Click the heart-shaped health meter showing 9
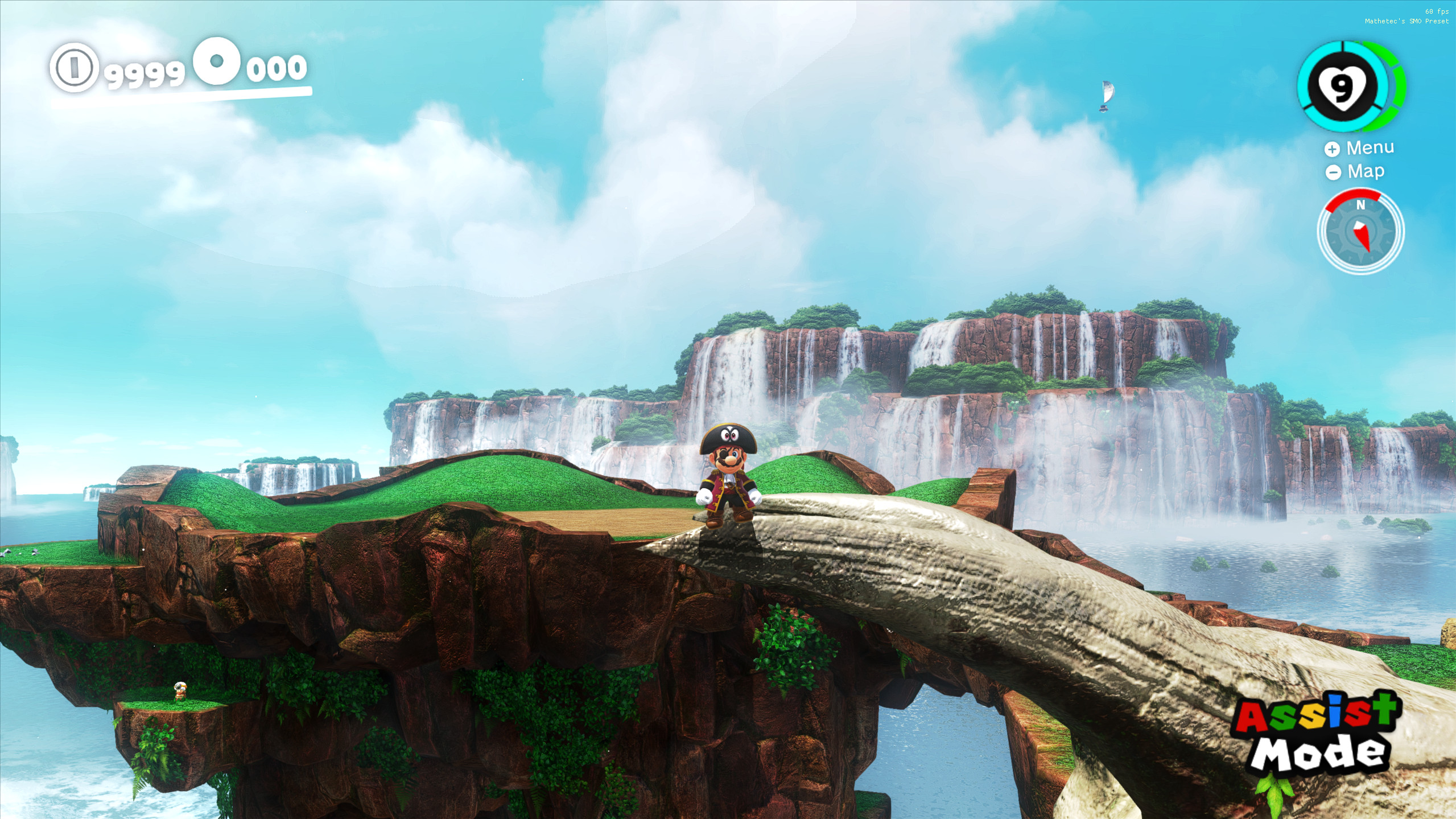This screenshot has height=819, width=1456. (x=1343, y=87)
